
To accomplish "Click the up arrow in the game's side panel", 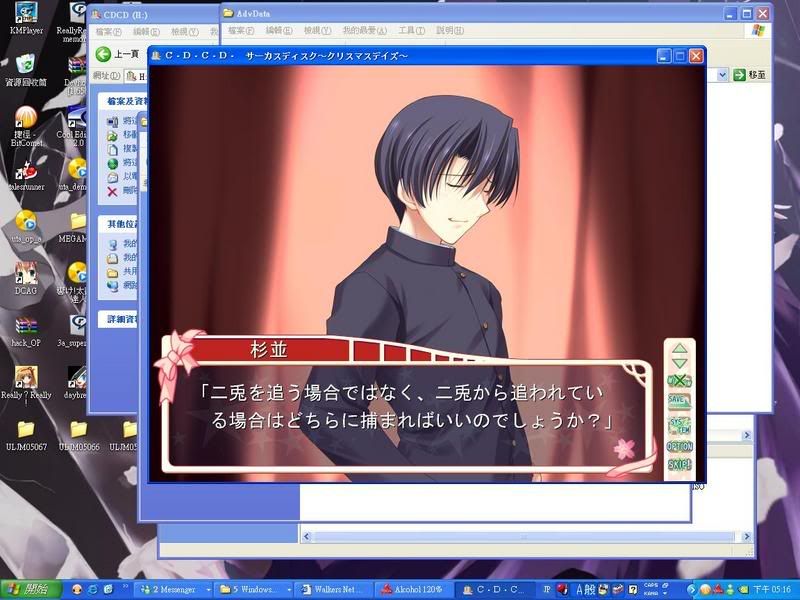I will point(679,350).
